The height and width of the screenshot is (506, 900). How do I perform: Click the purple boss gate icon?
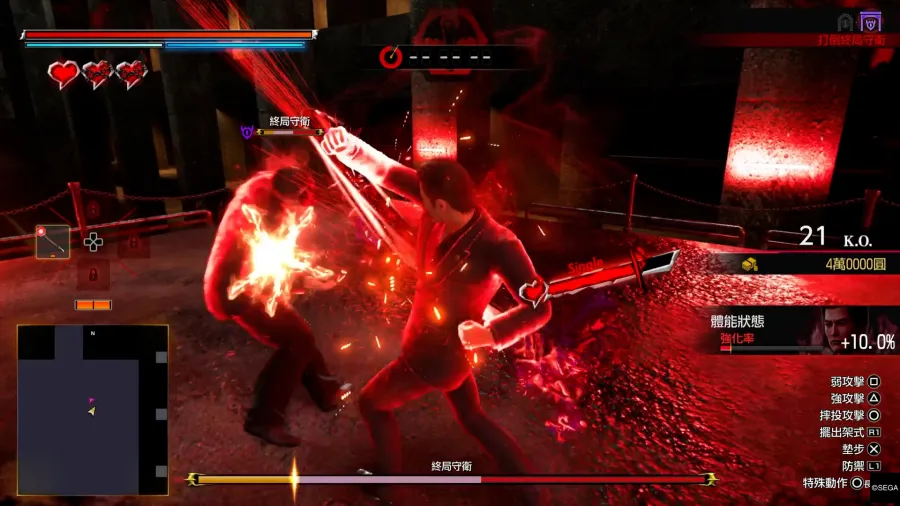pyautogui.click(x=873, y=22)
